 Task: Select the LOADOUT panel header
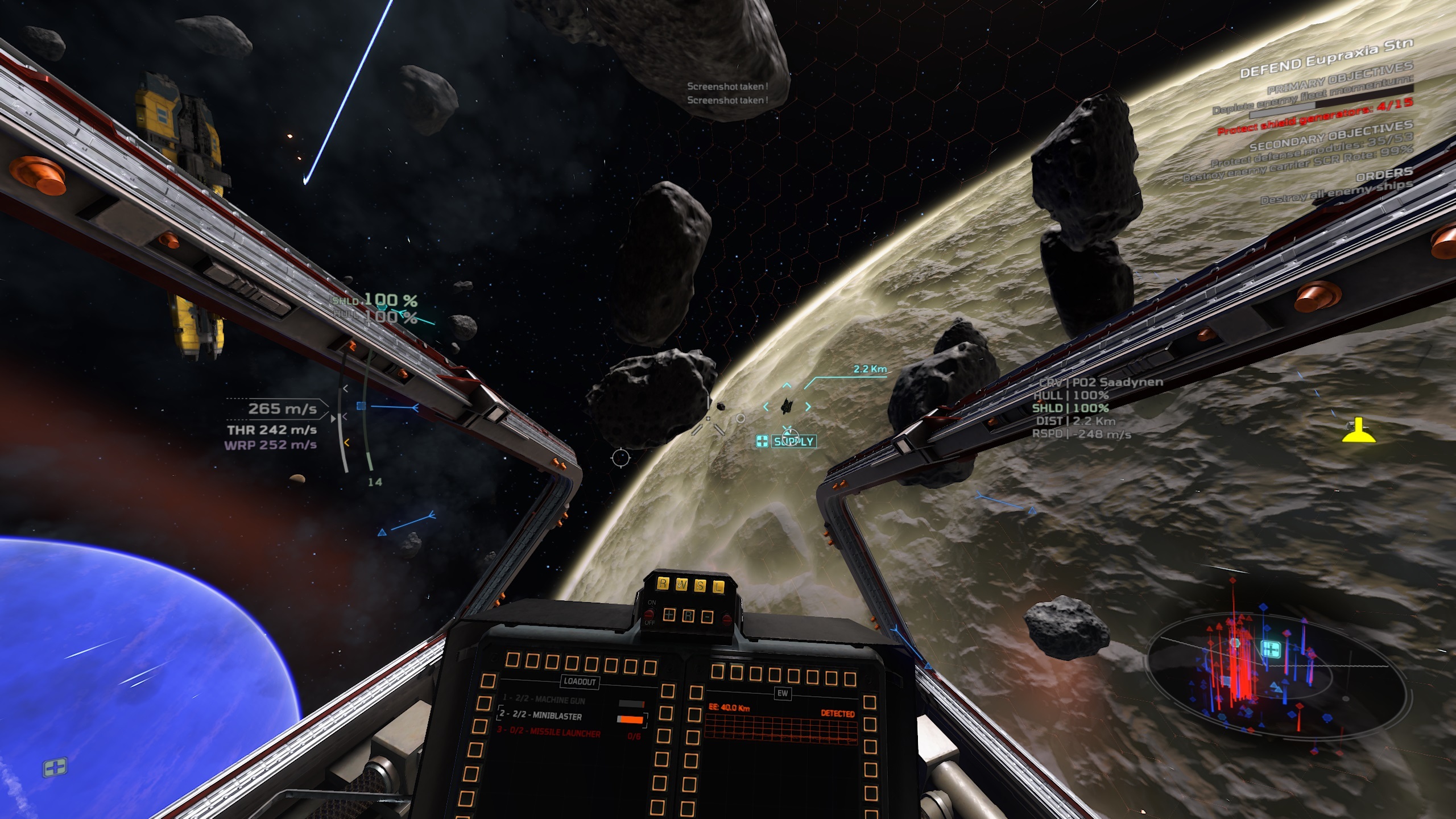pyautogui.click(x=580, y=681)
